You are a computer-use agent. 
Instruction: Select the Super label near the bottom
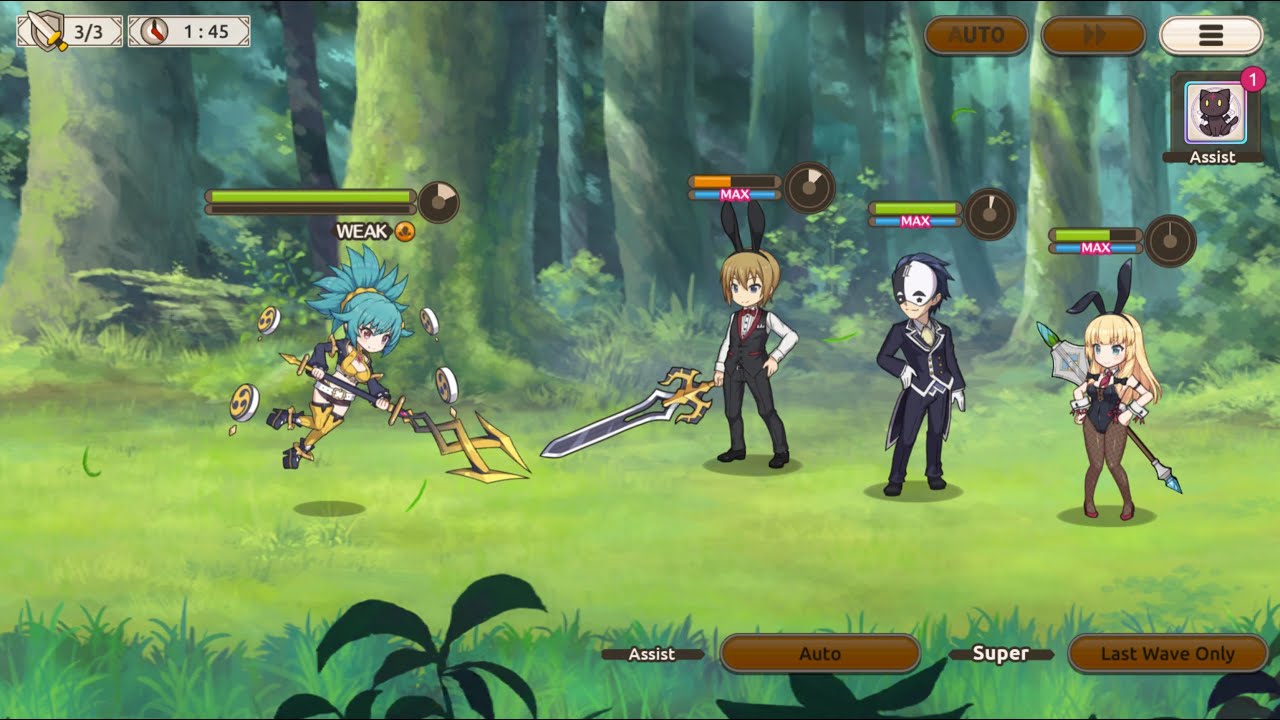(1003, 653)
